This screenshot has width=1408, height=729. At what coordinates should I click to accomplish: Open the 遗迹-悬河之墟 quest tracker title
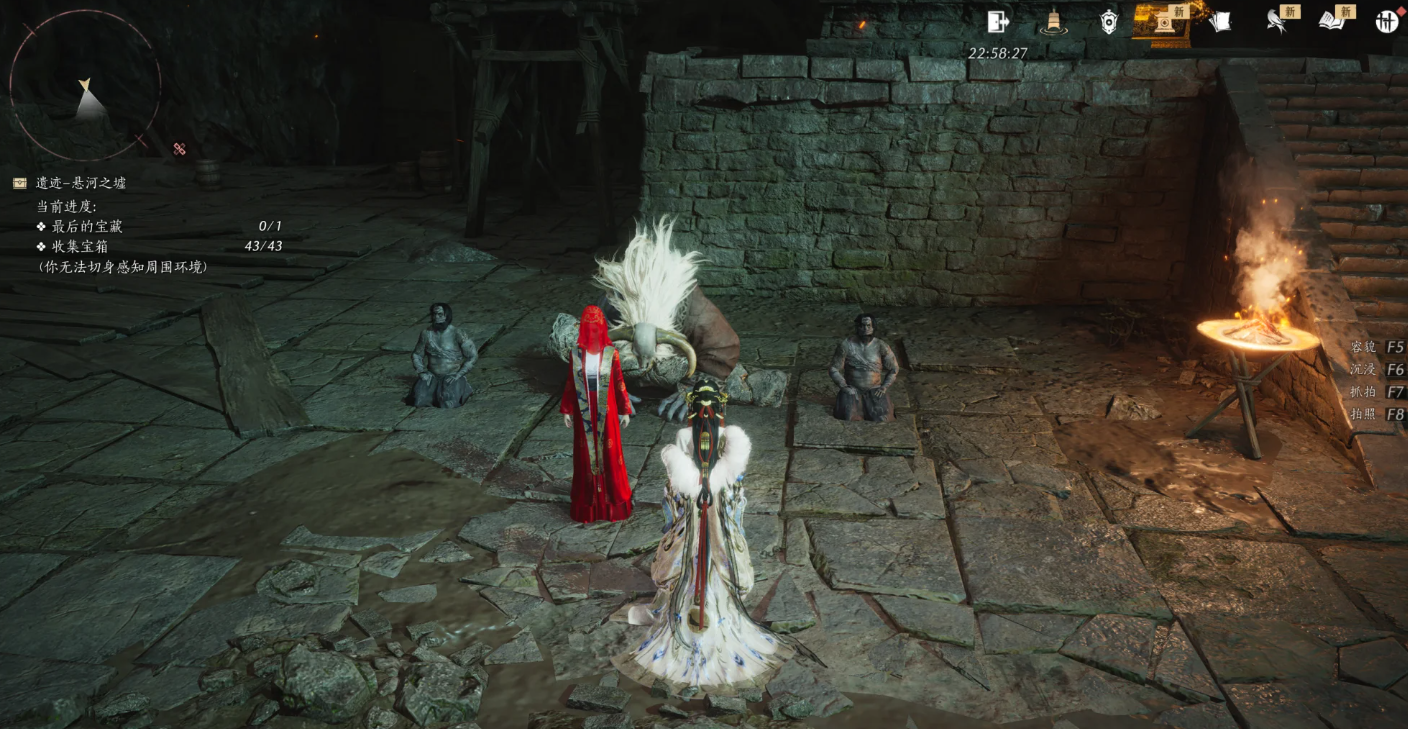tap(81, 183)
